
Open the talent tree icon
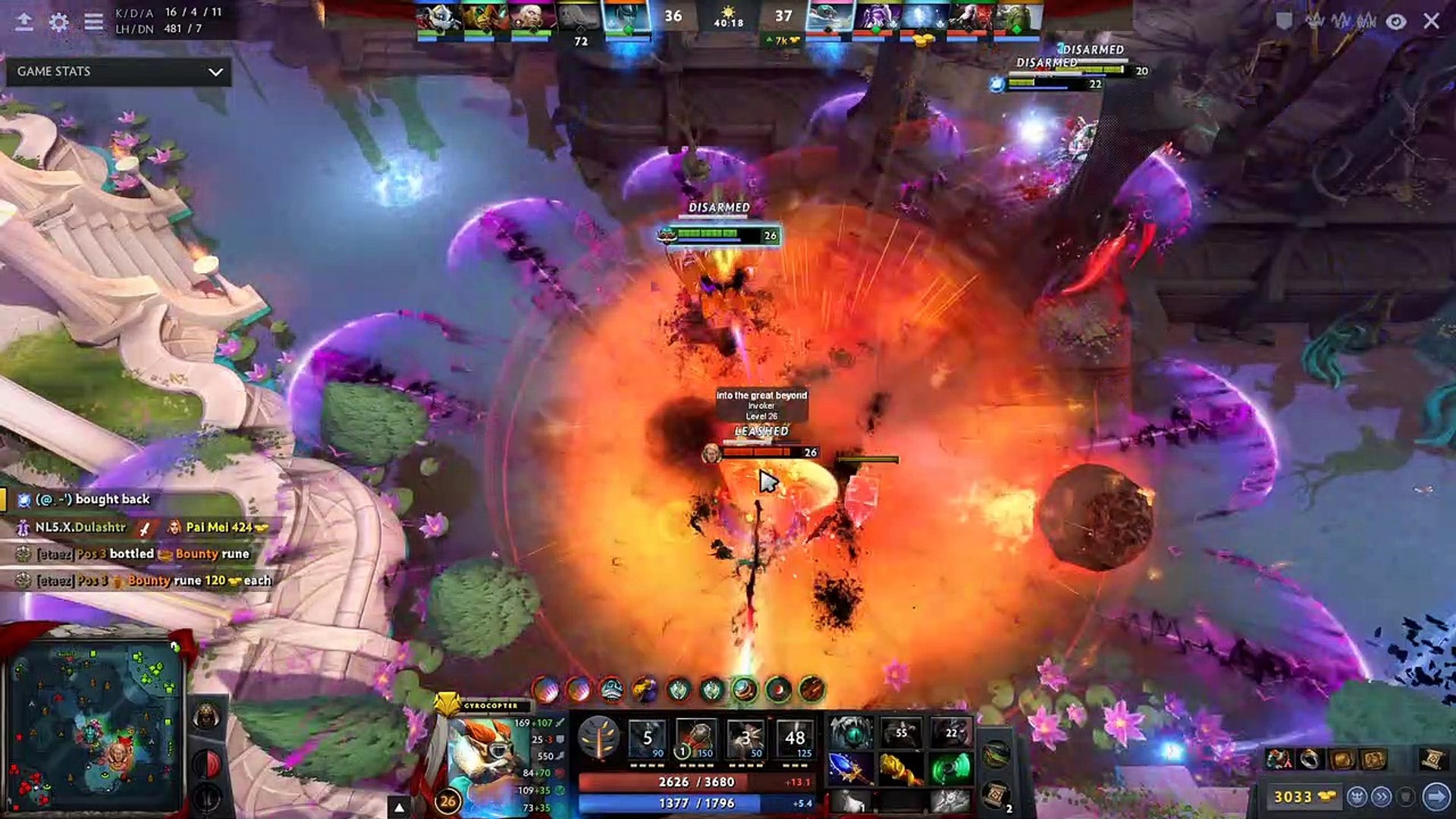point(598,737)
